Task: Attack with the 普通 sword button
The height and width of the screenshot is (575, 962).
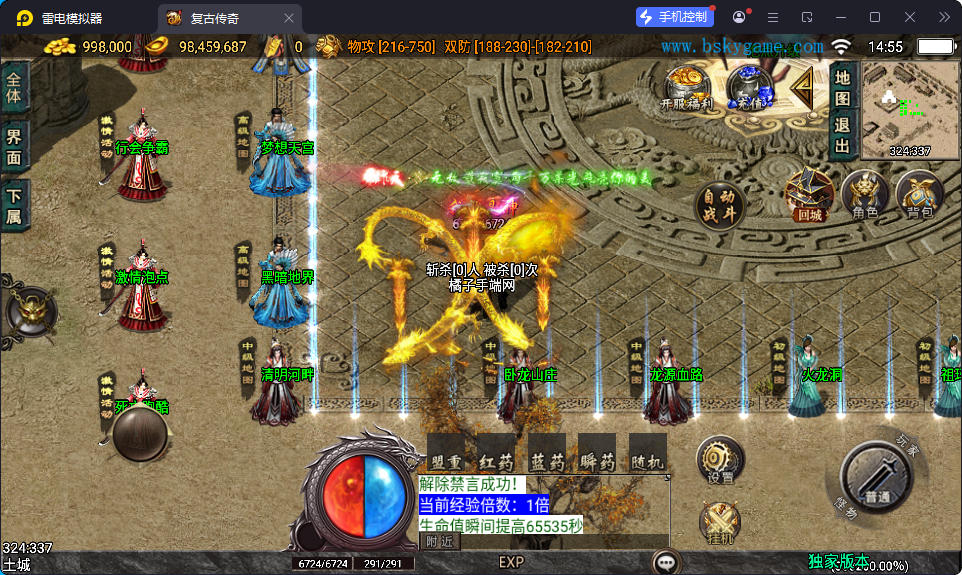Action: point(876,478)
